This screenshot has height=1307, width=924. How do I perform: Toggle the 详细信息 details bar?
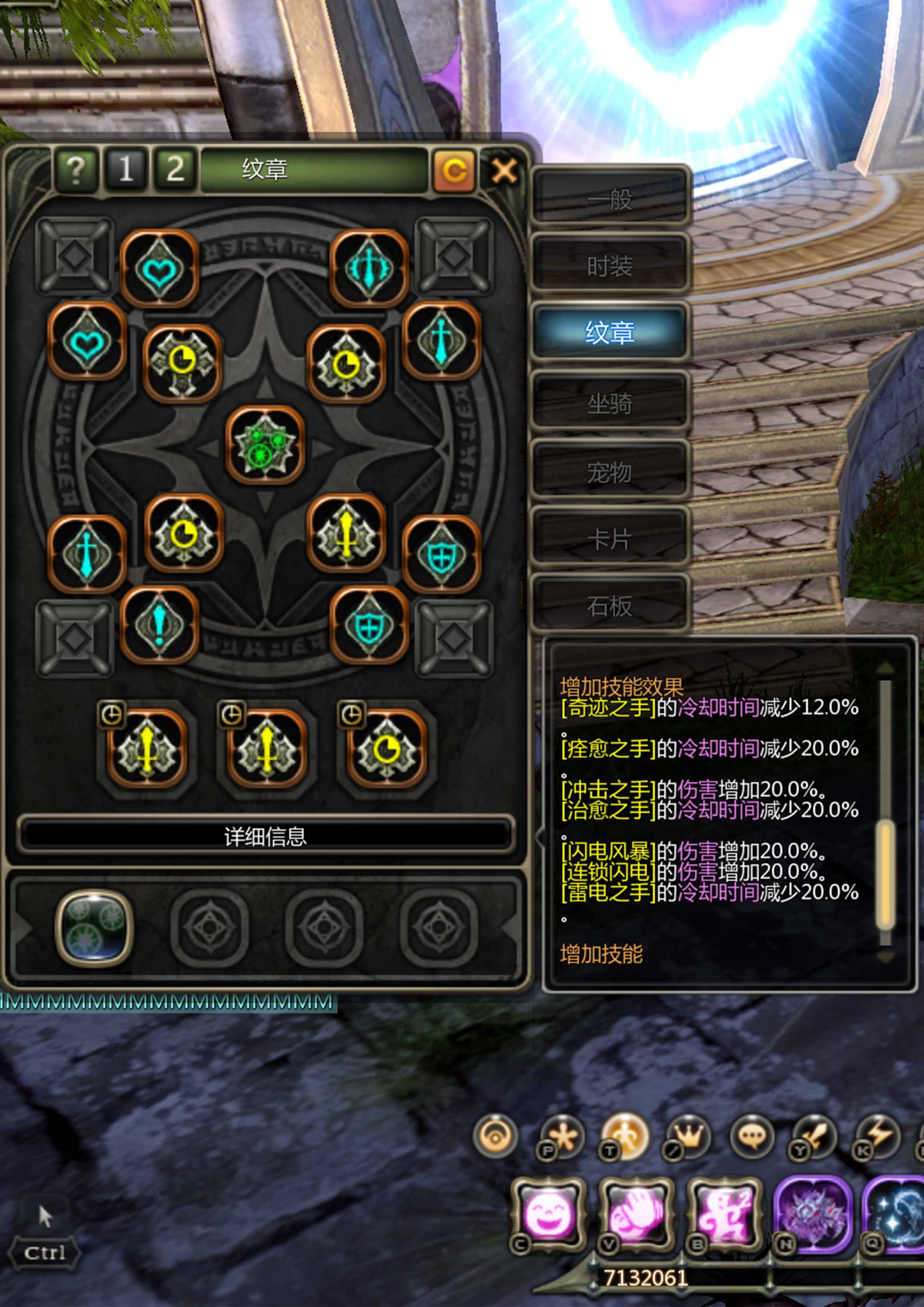pos(265,836)
